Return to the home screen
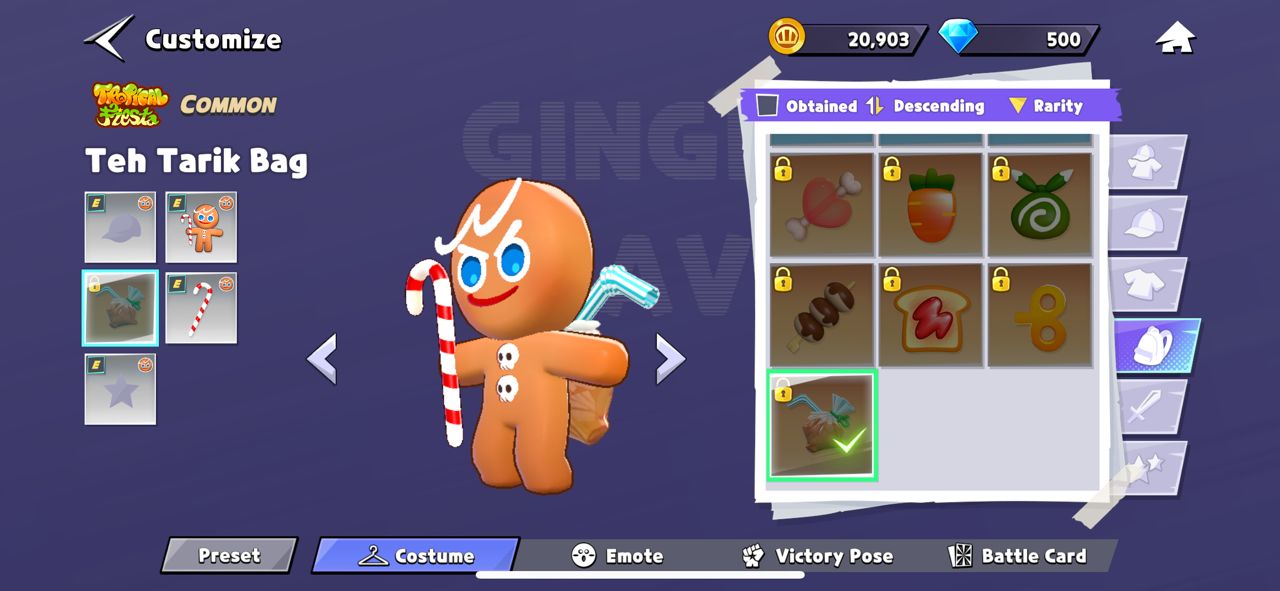The height and width of the screenshot is (591, 1280). pyautogui.click(x=1176, y=39)
